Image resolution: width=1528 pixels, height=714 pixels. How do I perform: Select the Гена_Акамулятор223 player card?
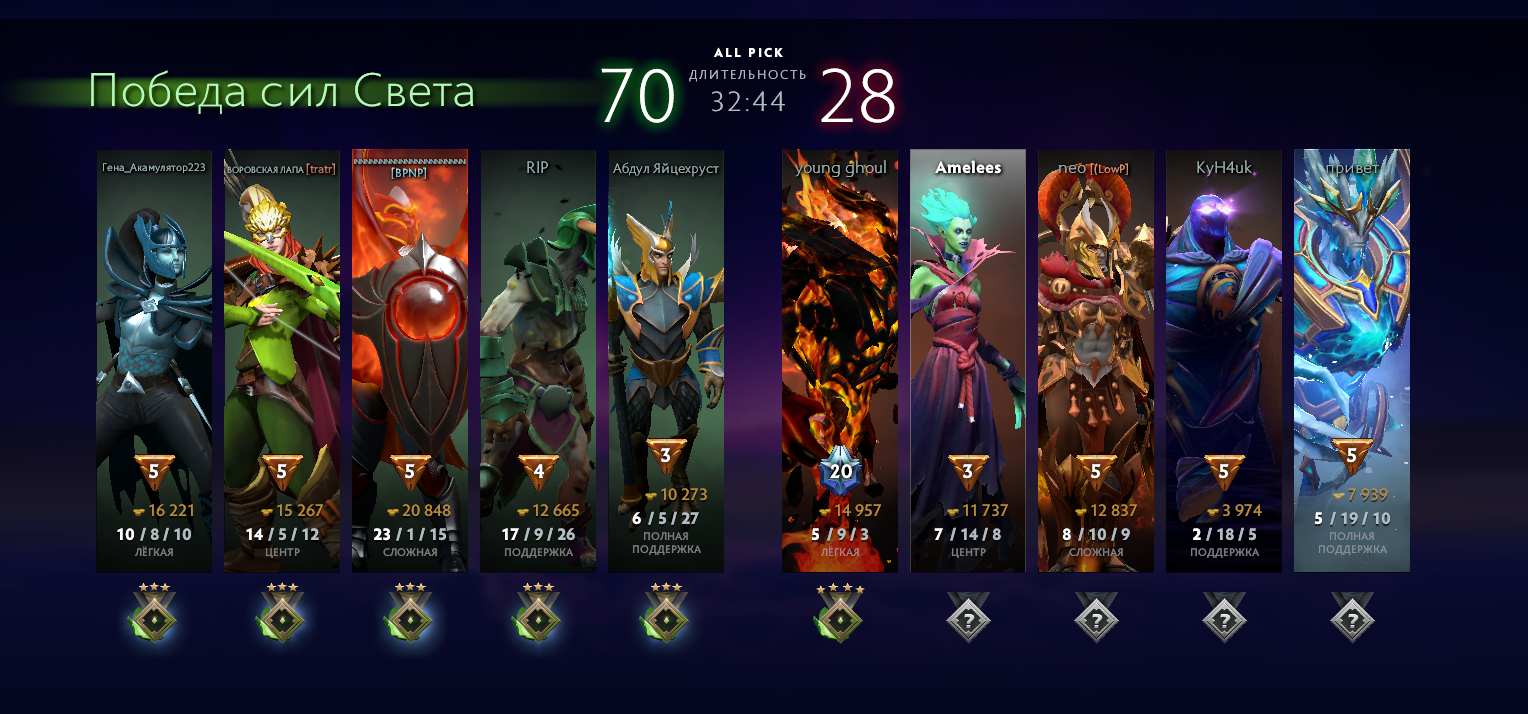pyautogui.click(x=154, y=360)
